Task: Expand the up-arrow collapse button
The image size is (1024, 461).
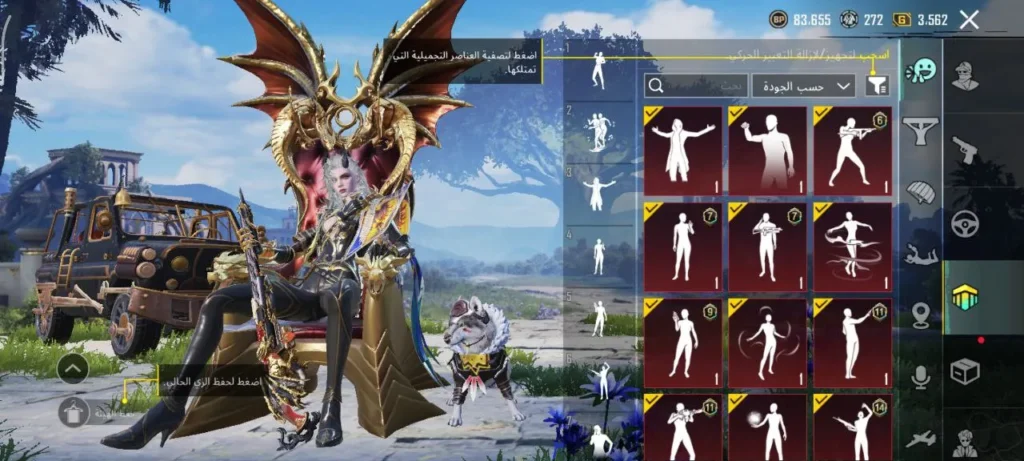Action: click(x=73, y=368)
